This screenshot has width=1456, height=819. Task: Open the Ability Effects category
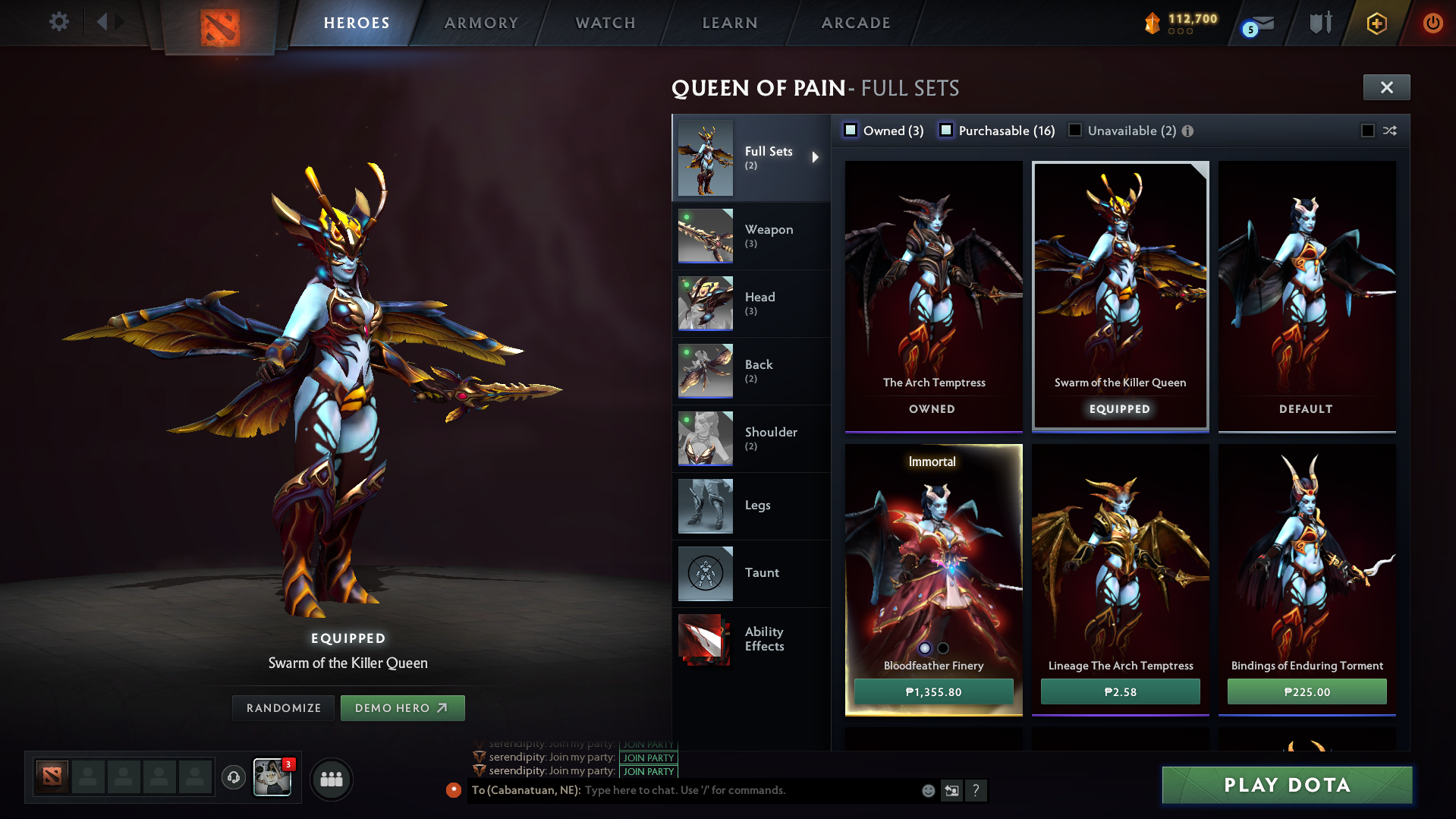(x=705, y=639)
